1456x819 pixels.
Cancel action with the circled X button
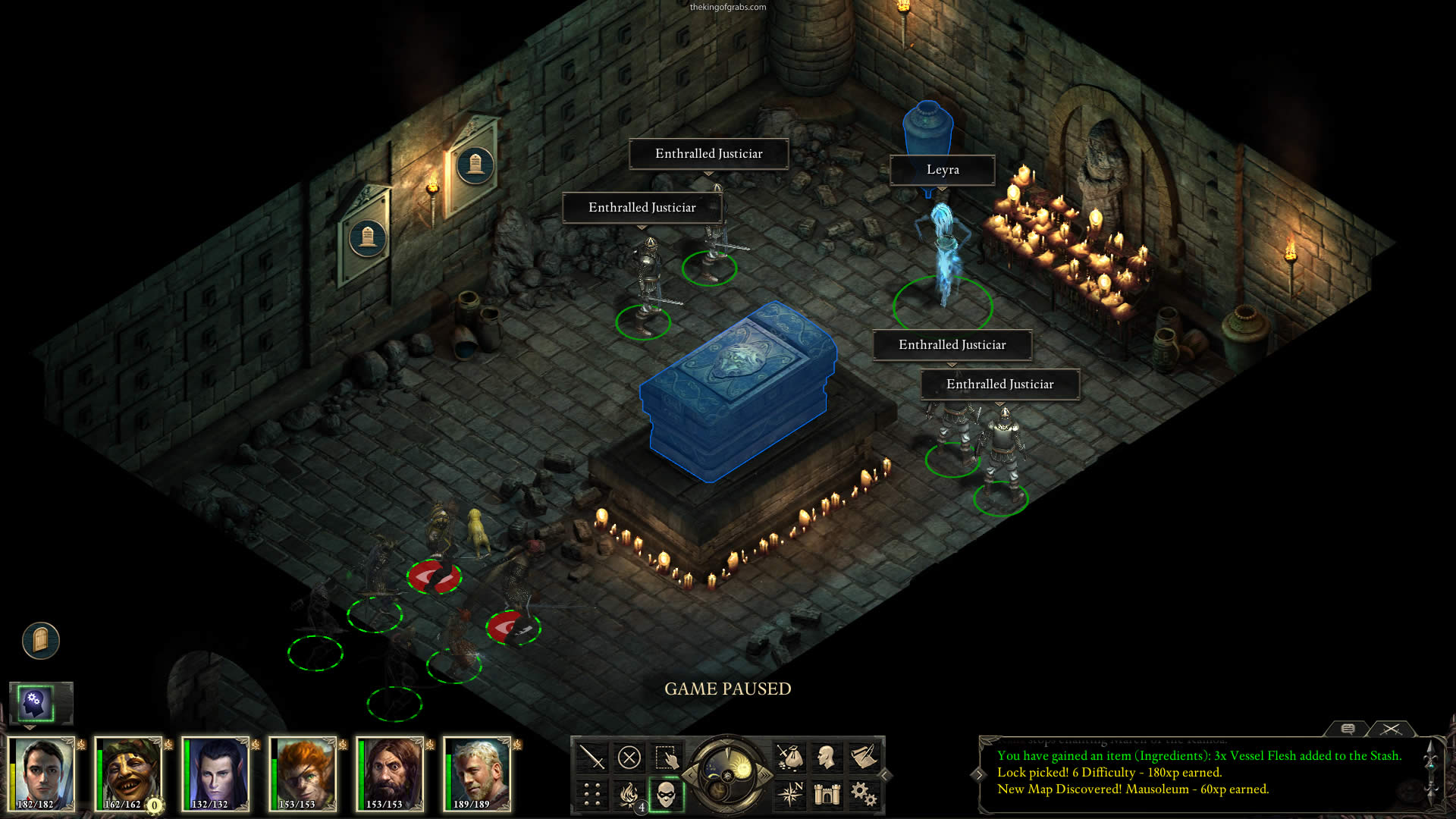pos(629,757)
